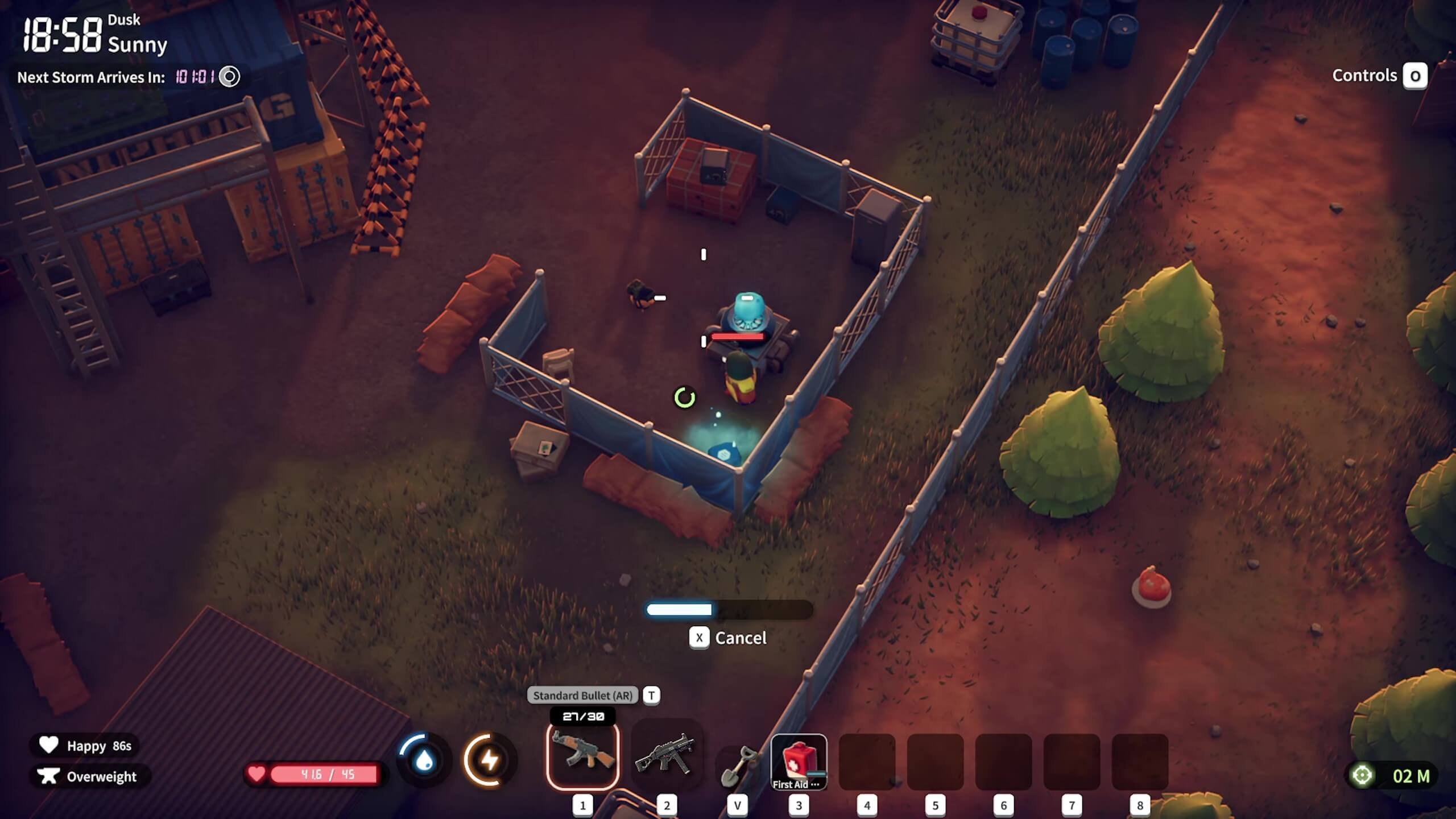1456x819 pixels.
Task: Inspect the Overweight status effect
Action: point(88,776)
